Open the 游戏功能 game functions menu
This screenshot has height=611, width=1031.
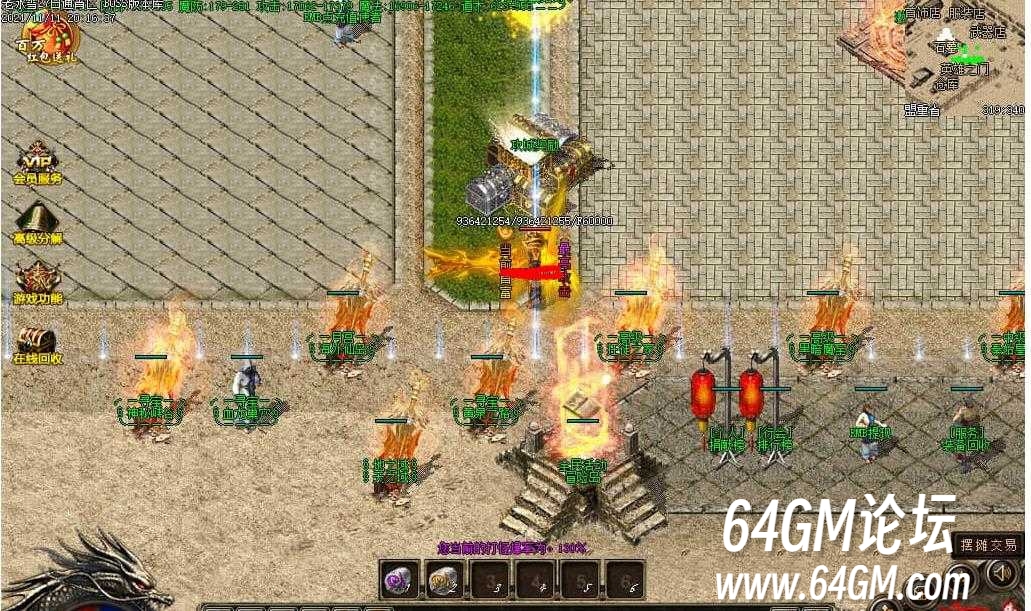(x=37, y=283)
